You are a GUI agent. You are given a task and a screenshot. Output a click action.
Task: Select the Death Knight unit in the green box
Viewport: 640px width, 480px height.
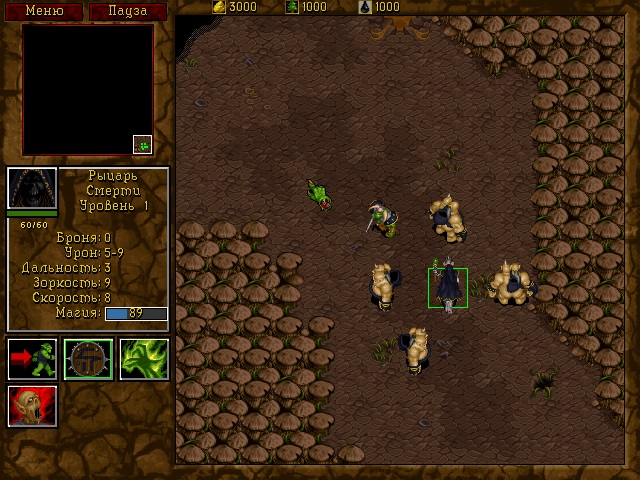447,287
